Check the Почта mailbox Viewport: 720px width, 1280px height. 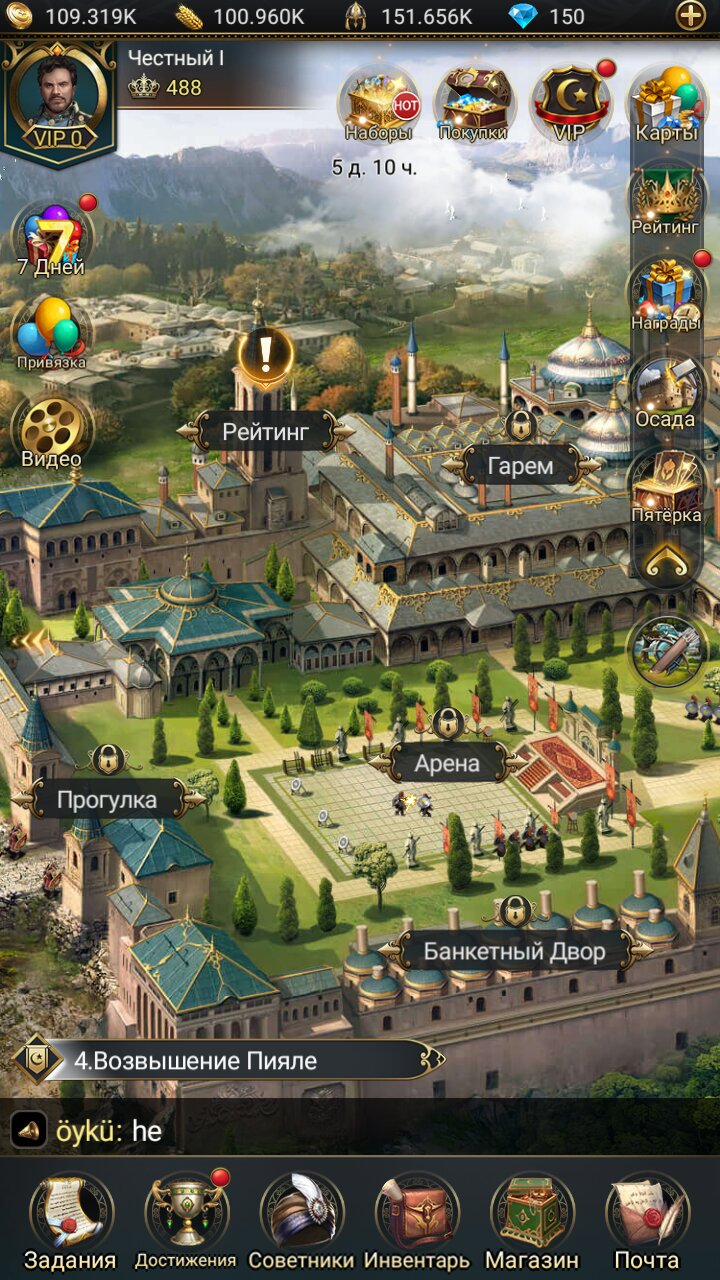647,1221
